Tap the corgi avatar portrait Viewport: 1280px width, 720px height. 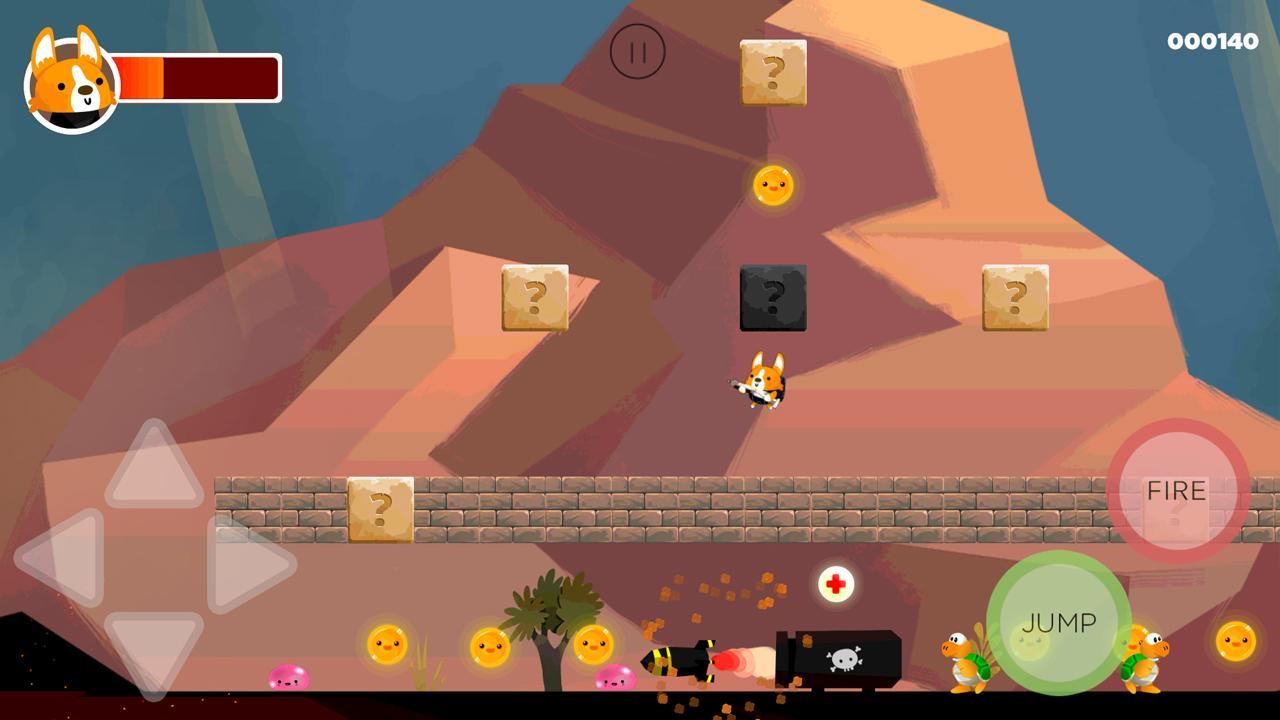68,76
